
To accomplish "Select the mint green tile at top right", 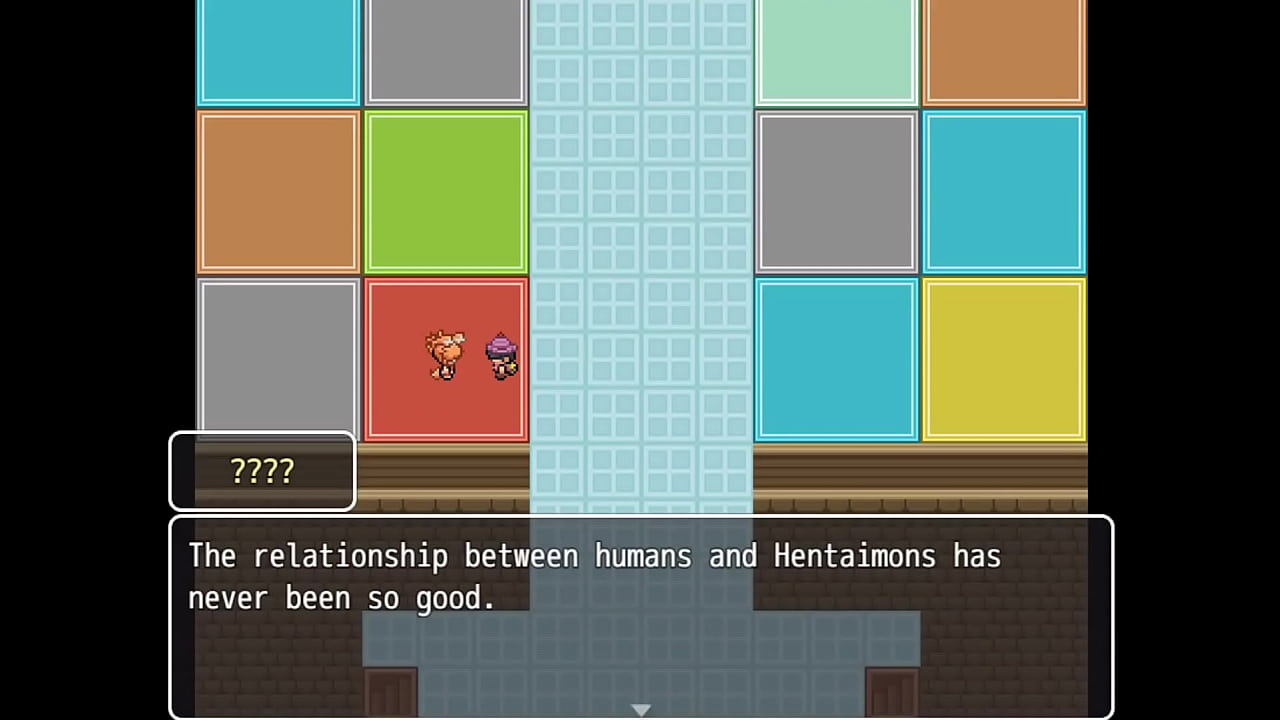I will click(x=836, y=50).
